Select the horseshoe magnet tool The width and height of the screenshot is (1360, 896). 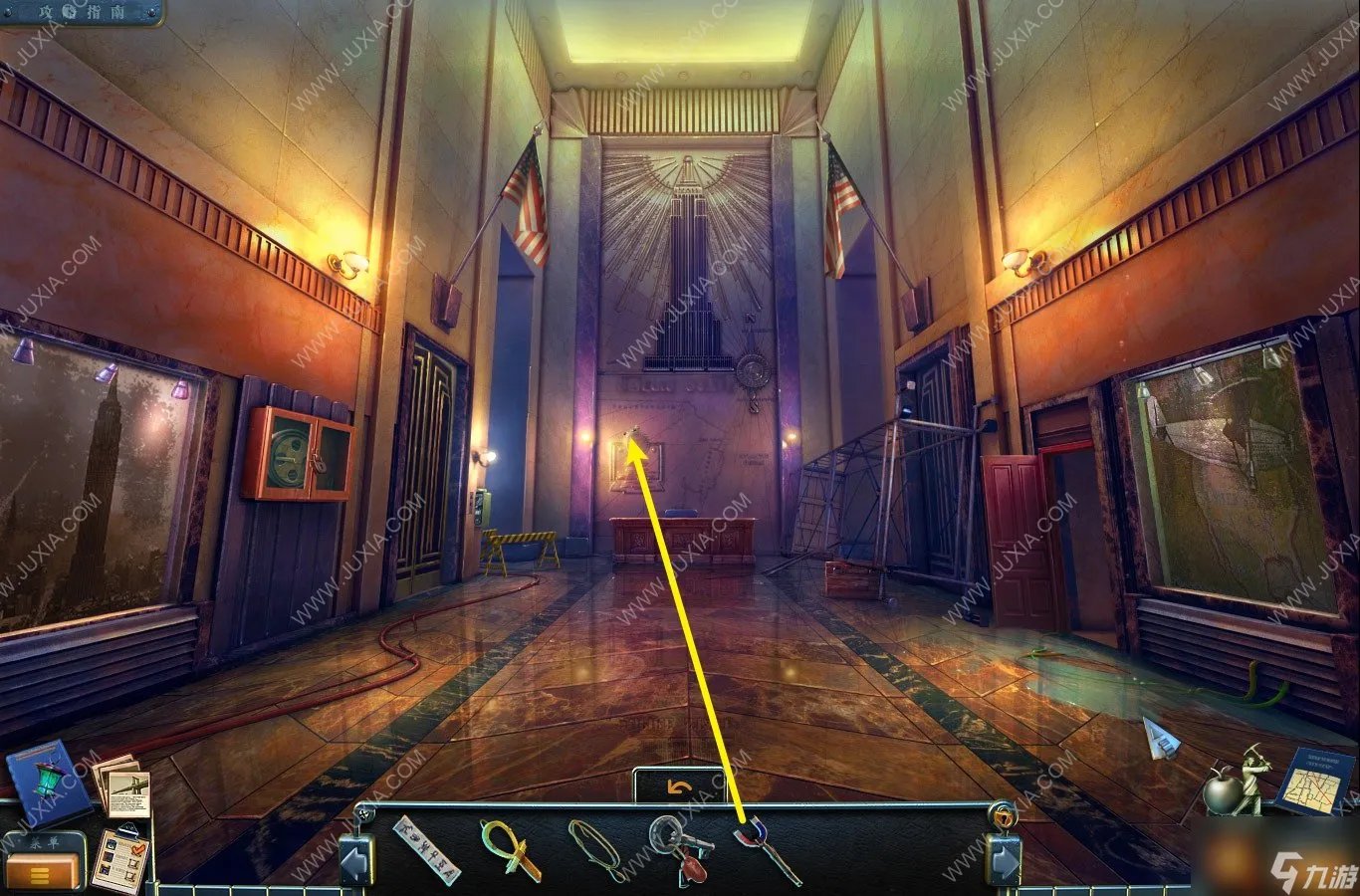[766, 849]
